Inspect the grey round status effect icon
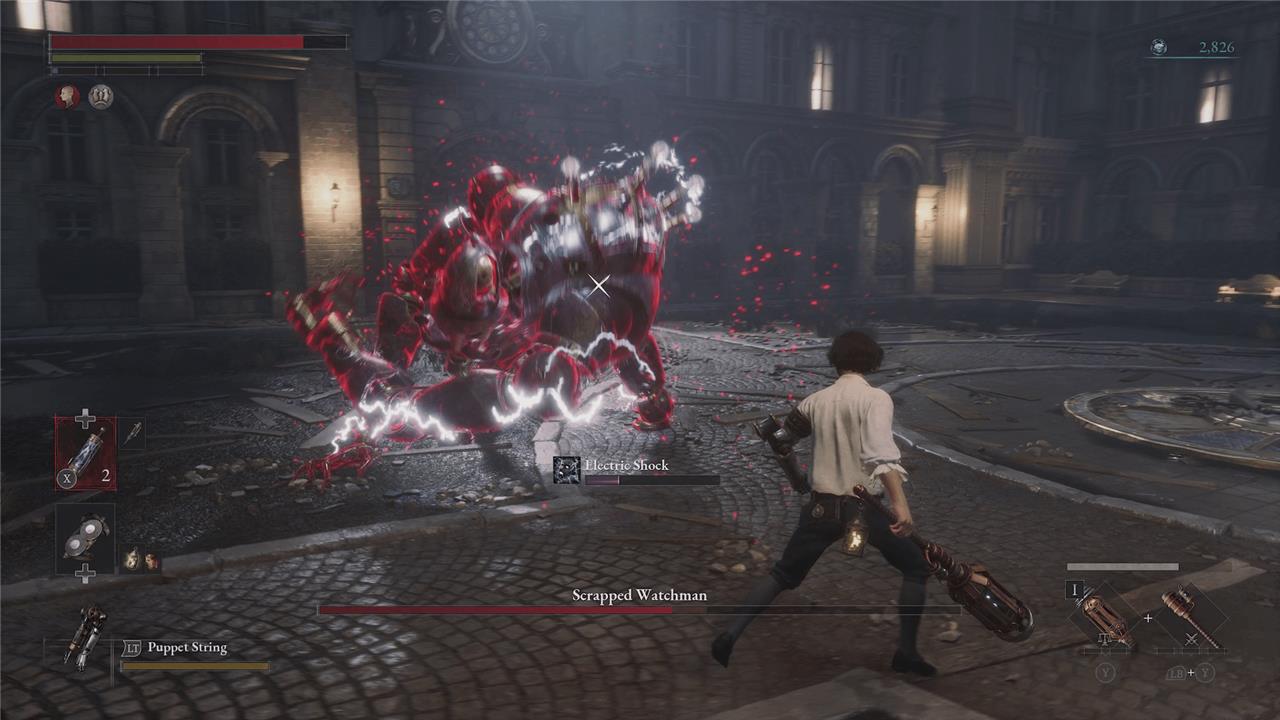 100,97
